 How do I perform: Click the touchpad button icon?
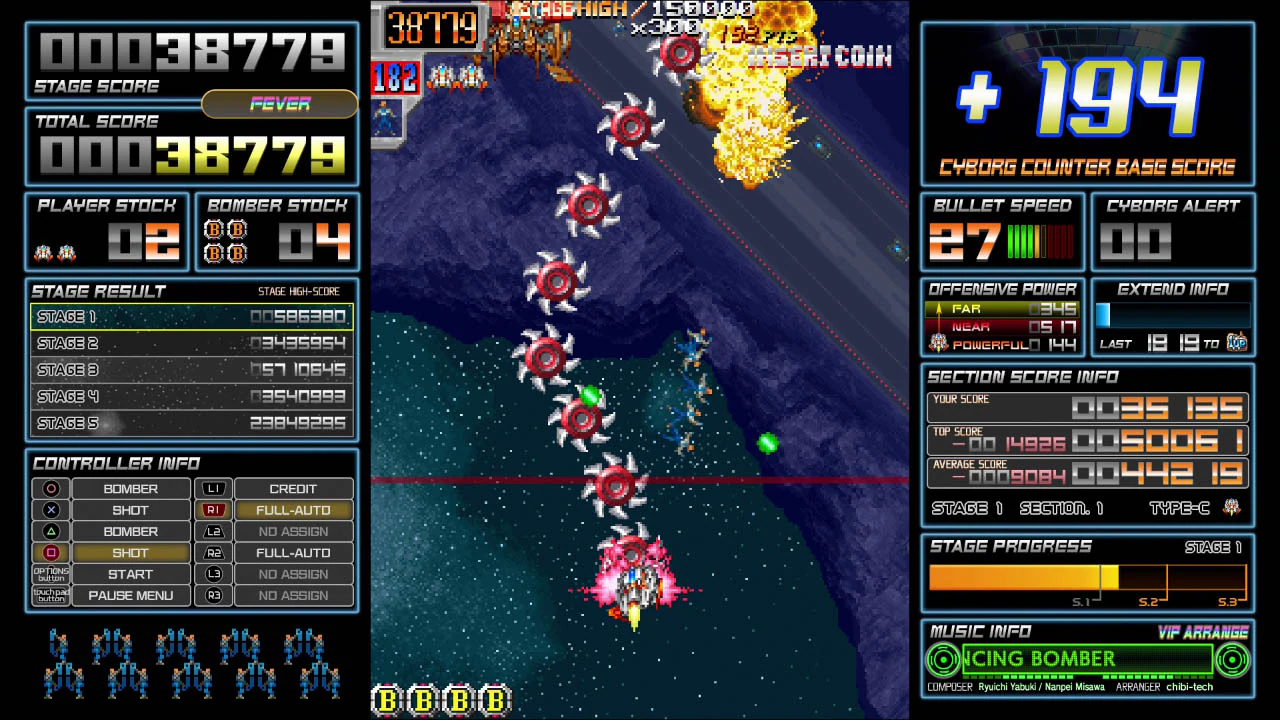pyautogui.click(x=50, y=595)
